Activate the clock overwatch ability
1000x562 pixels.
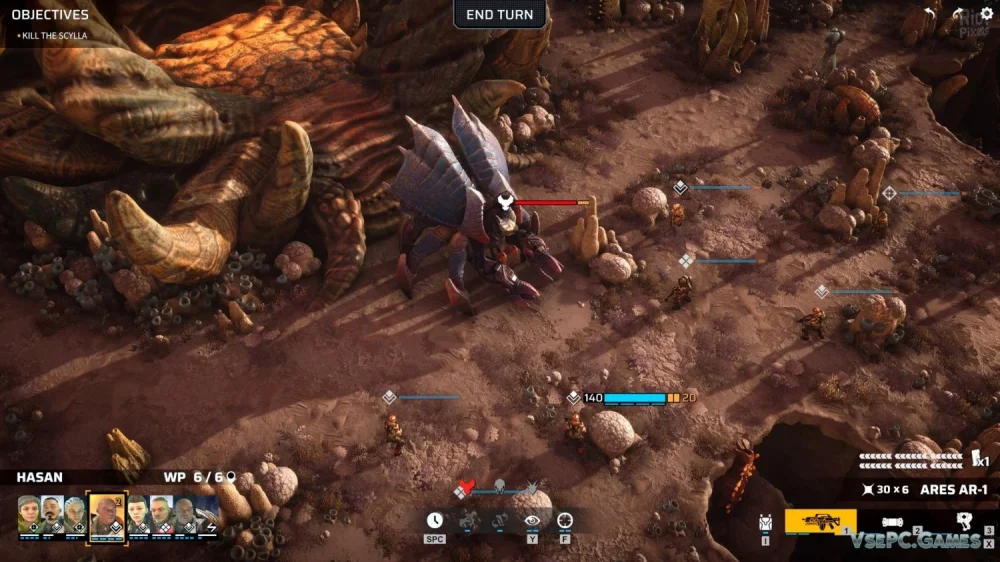(435, 520)
